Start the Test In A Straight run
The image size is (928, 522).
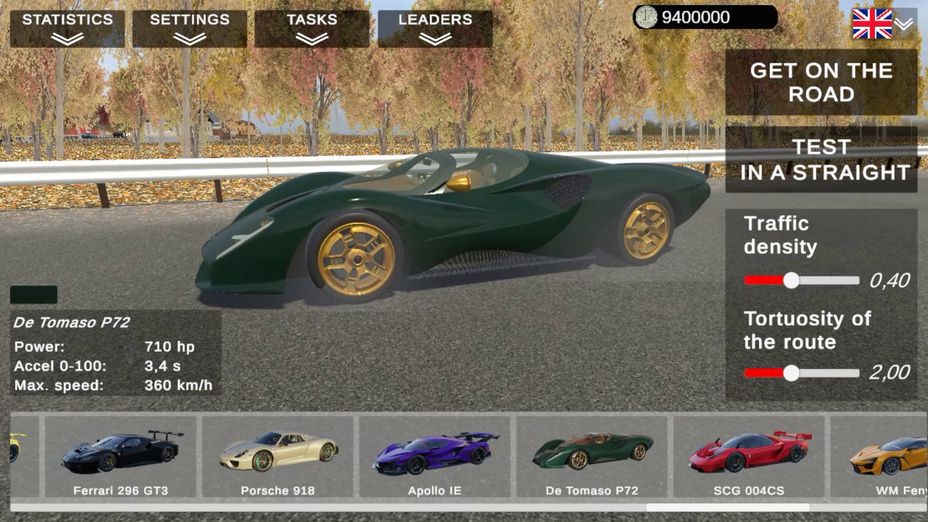point(821,160)
